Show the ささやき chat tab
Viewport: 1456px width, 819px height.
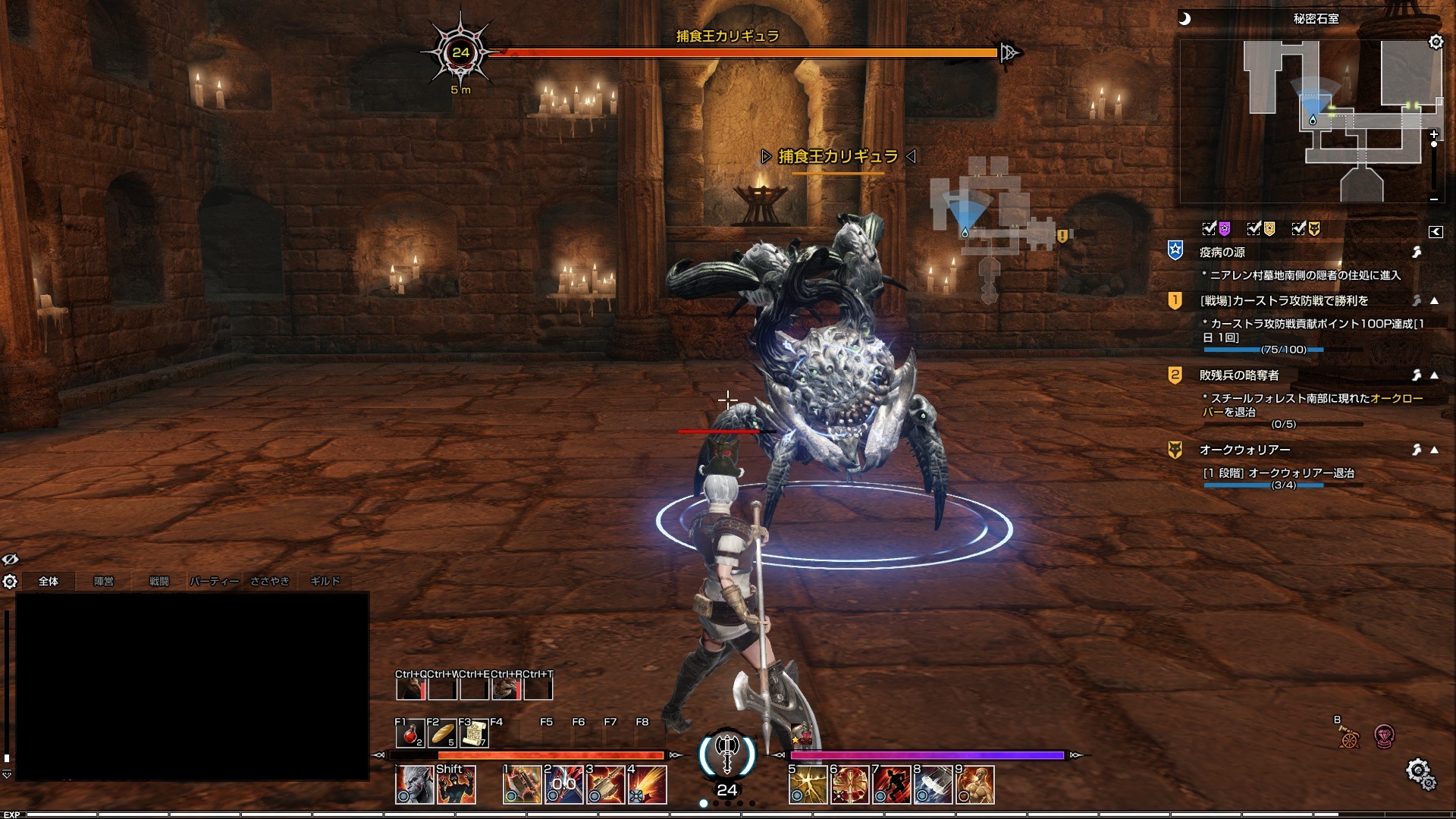pos(270,581)
